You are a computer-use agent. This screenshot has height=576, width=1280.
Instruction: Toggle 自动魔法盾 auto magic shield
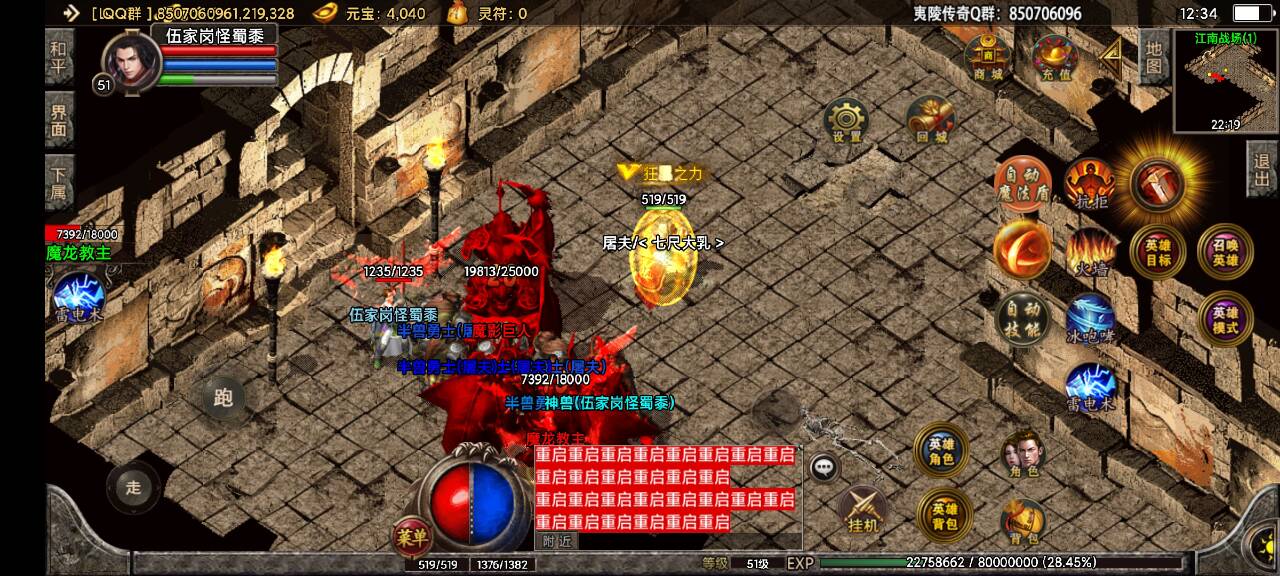point(1022,184)
